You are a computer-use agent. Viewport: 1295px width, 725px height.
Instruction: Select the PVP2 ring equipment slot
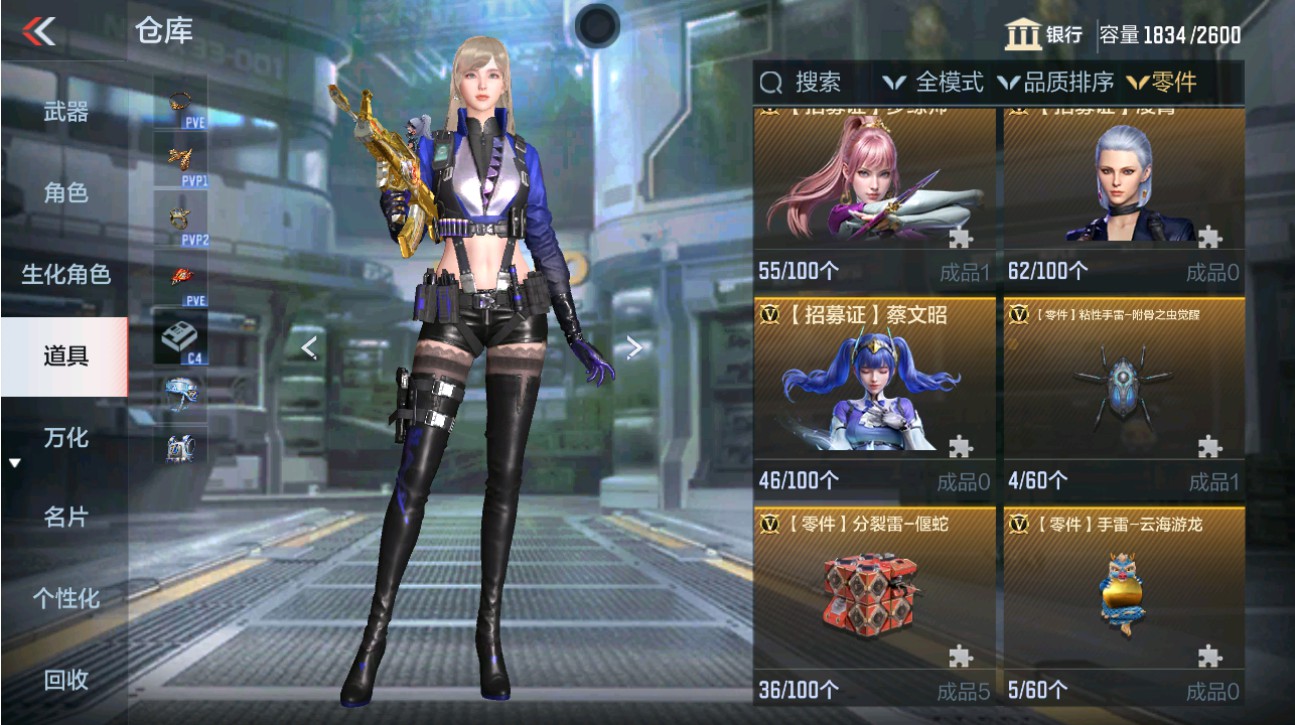pyautogui.click(x=178, y=215)
